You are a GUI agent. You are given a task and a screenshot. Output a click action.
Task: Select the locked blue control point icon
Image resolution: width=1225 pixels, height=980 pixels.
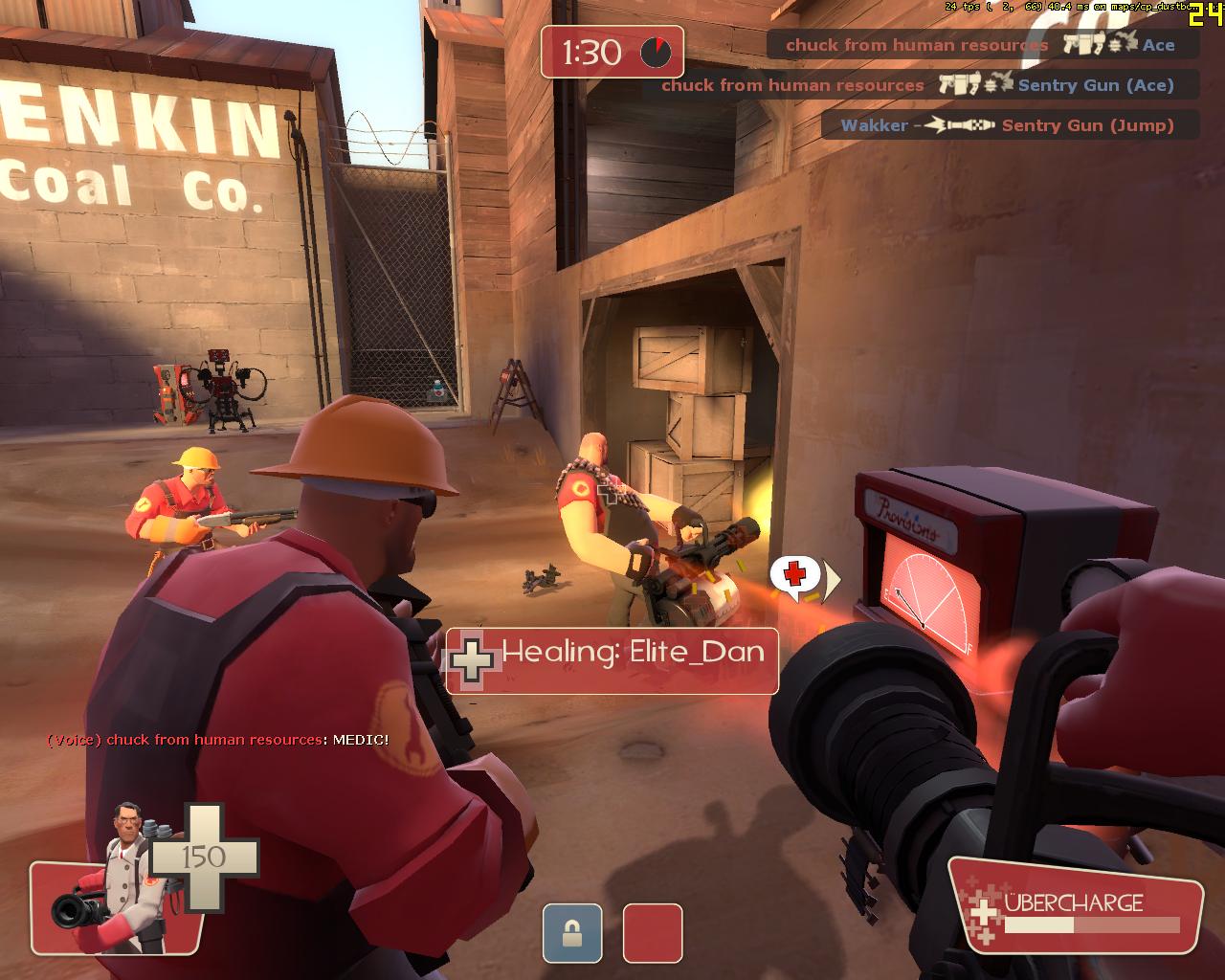572,933
